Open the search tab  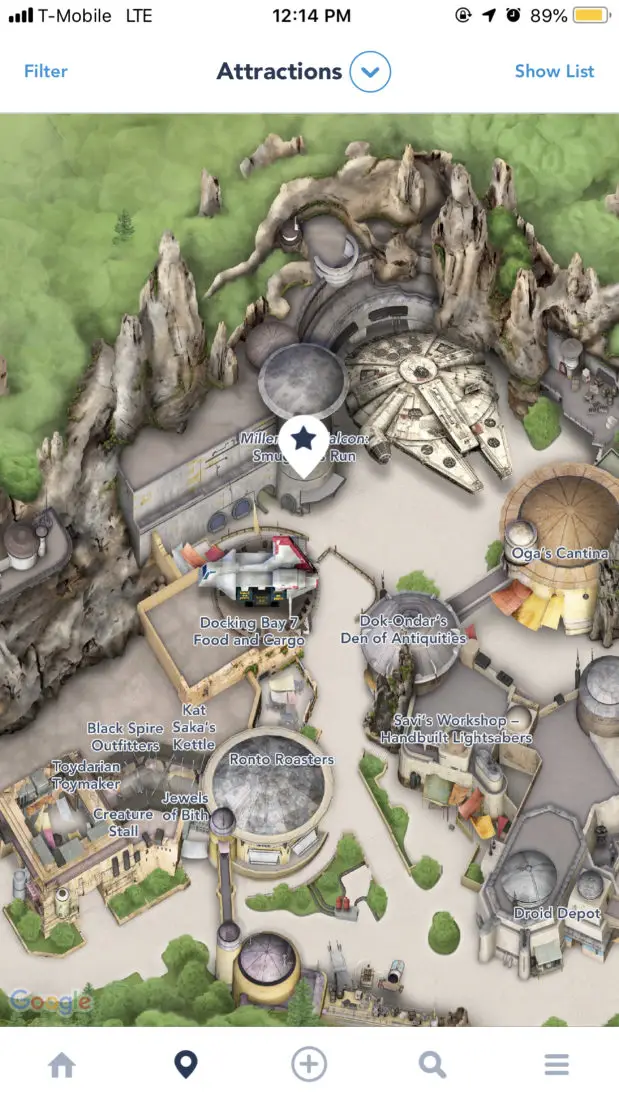click(432, 1065)
